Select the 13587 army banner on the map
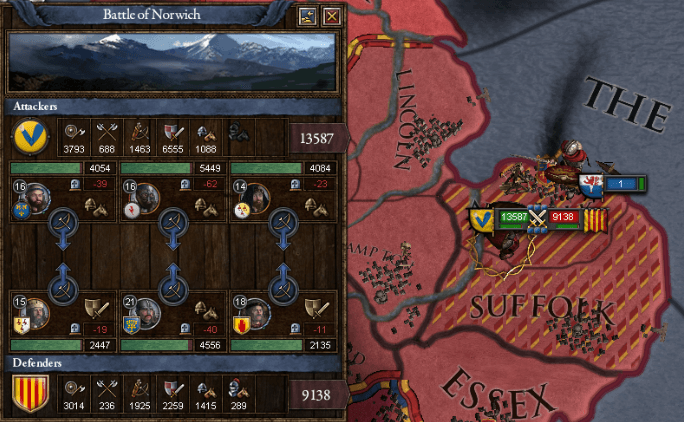The image size is (684, 422). 513,216
